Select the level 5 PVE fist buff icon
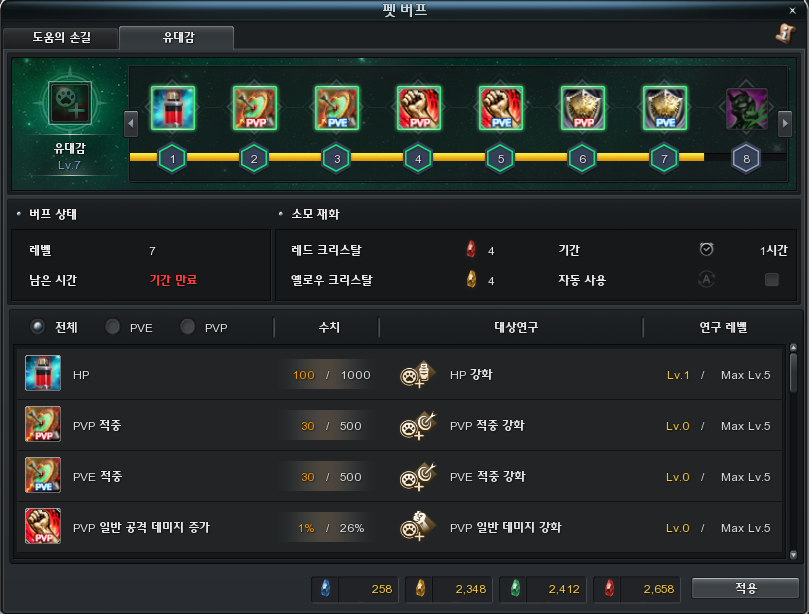 click(x=500, y=107)
